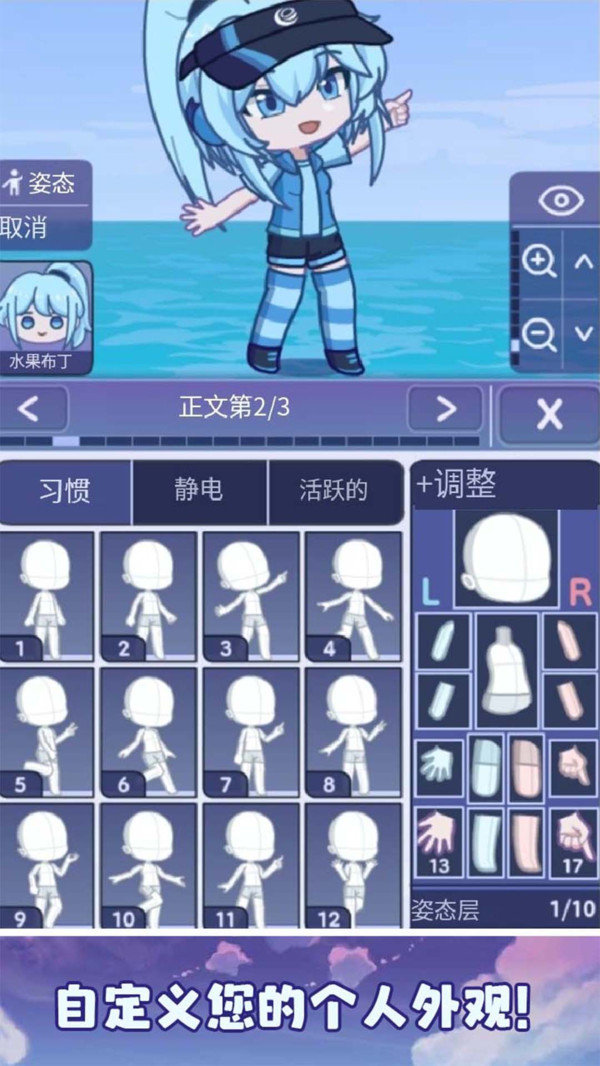Zoom out with the magnifier minus
Image resolution: width=600 pixels, height=1066 pixels.
coord(540,335)
